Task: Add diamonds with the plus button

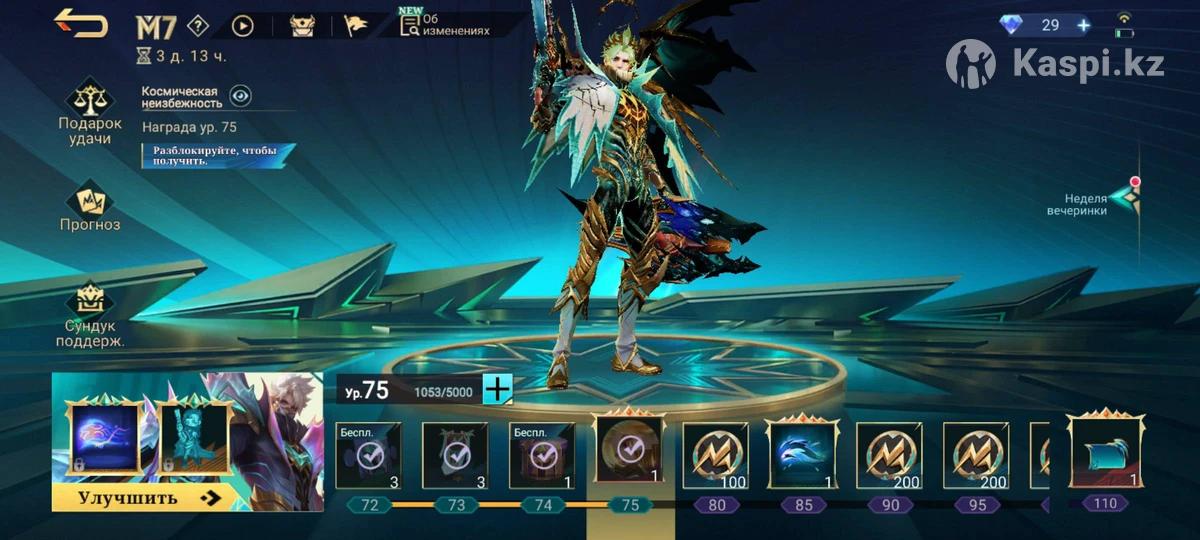Action: 1083,25
